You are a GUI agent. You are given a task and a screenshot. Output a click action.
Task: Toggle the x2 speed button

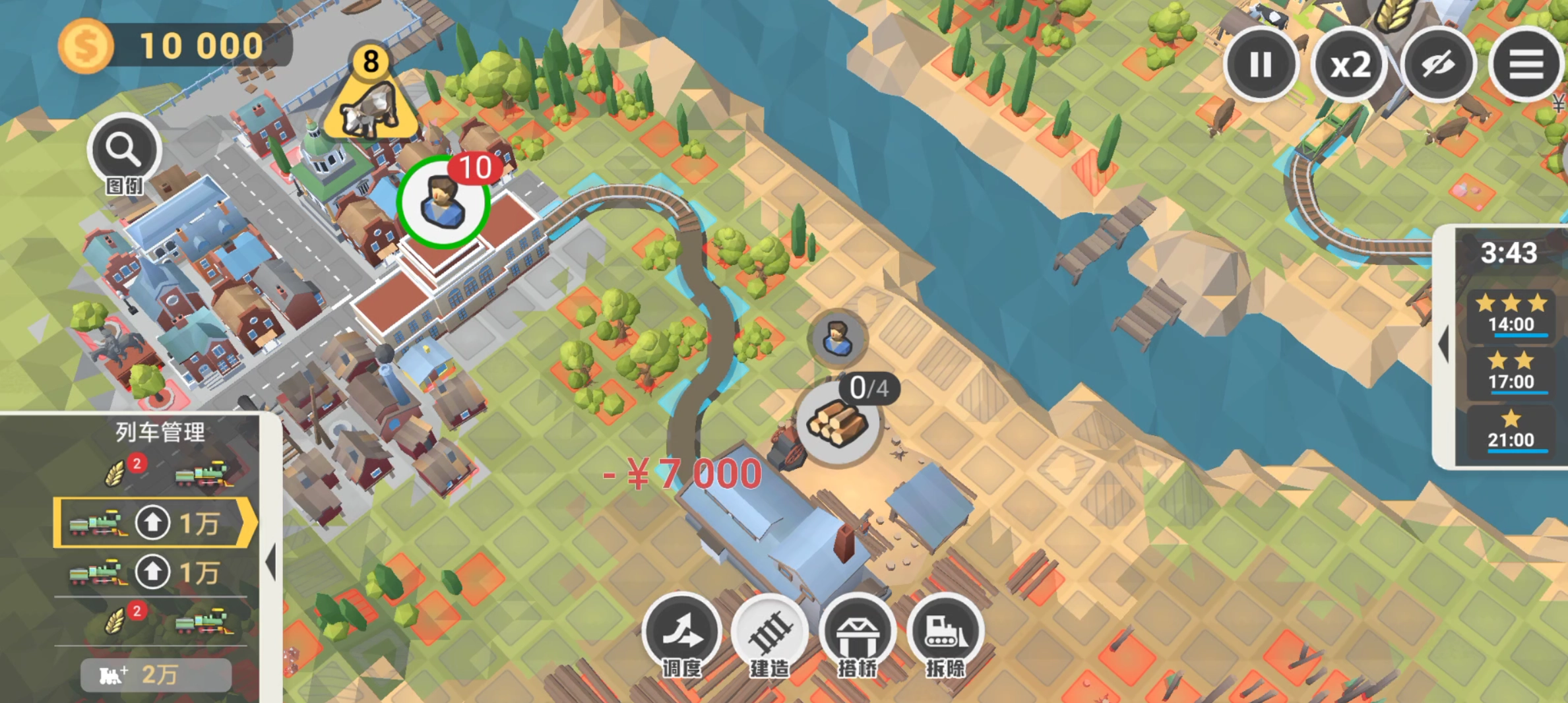pyautogui.click(x=1350, y=65)
